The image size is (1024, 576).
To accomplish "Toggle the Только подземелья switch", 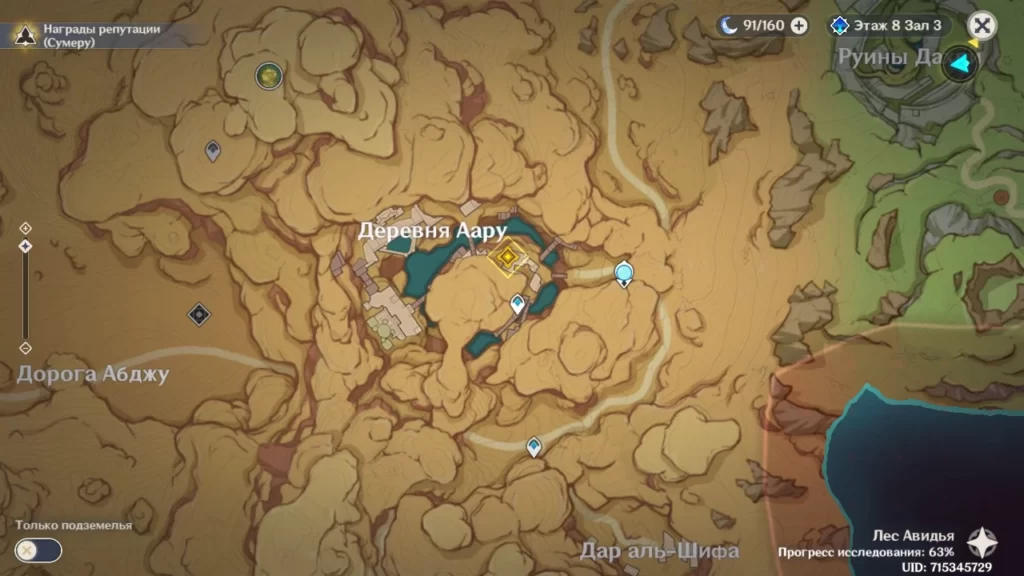I will click(x=38, y=549).
